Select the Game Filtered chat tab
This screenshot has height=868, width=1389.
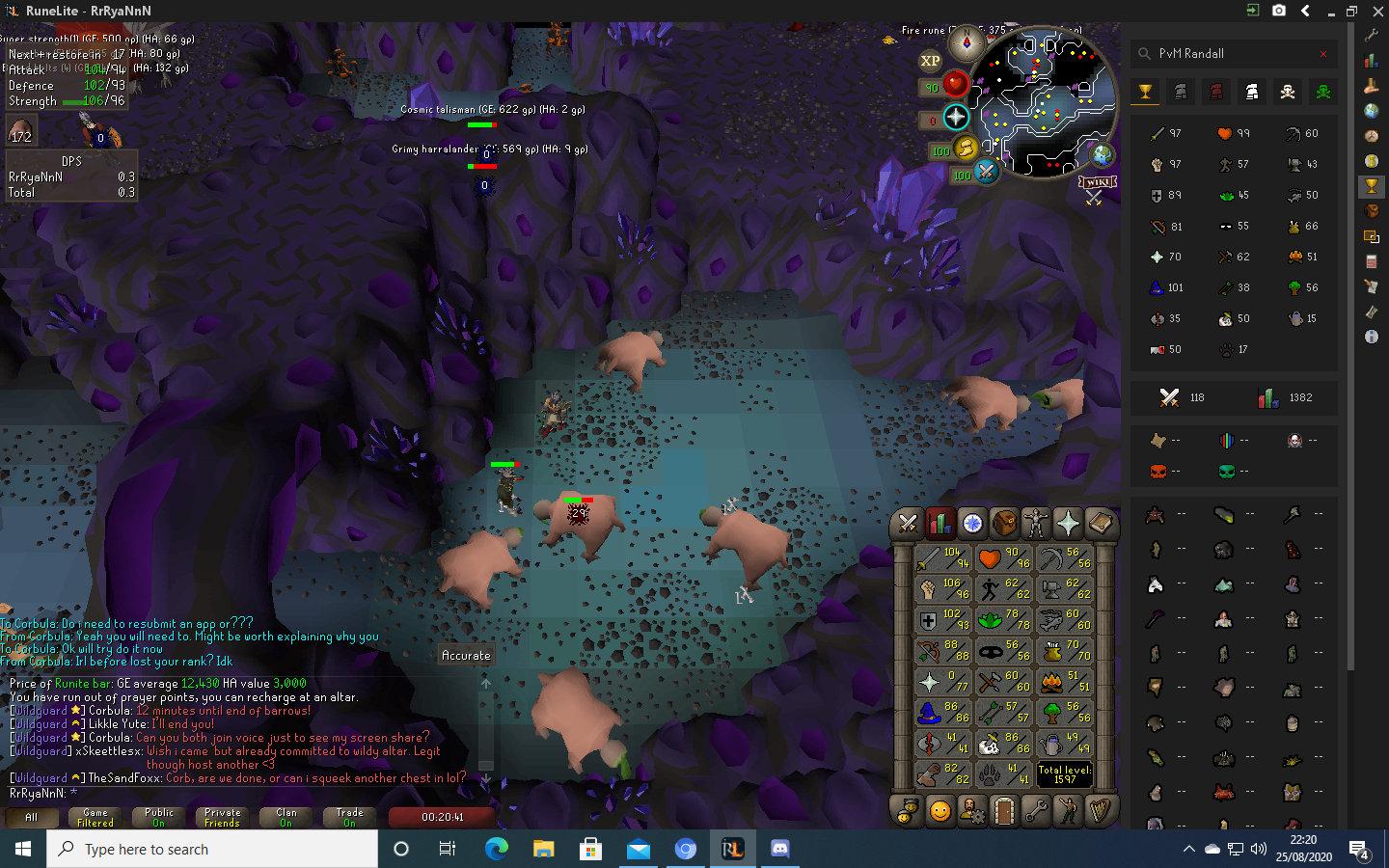(x=95, y=818)
